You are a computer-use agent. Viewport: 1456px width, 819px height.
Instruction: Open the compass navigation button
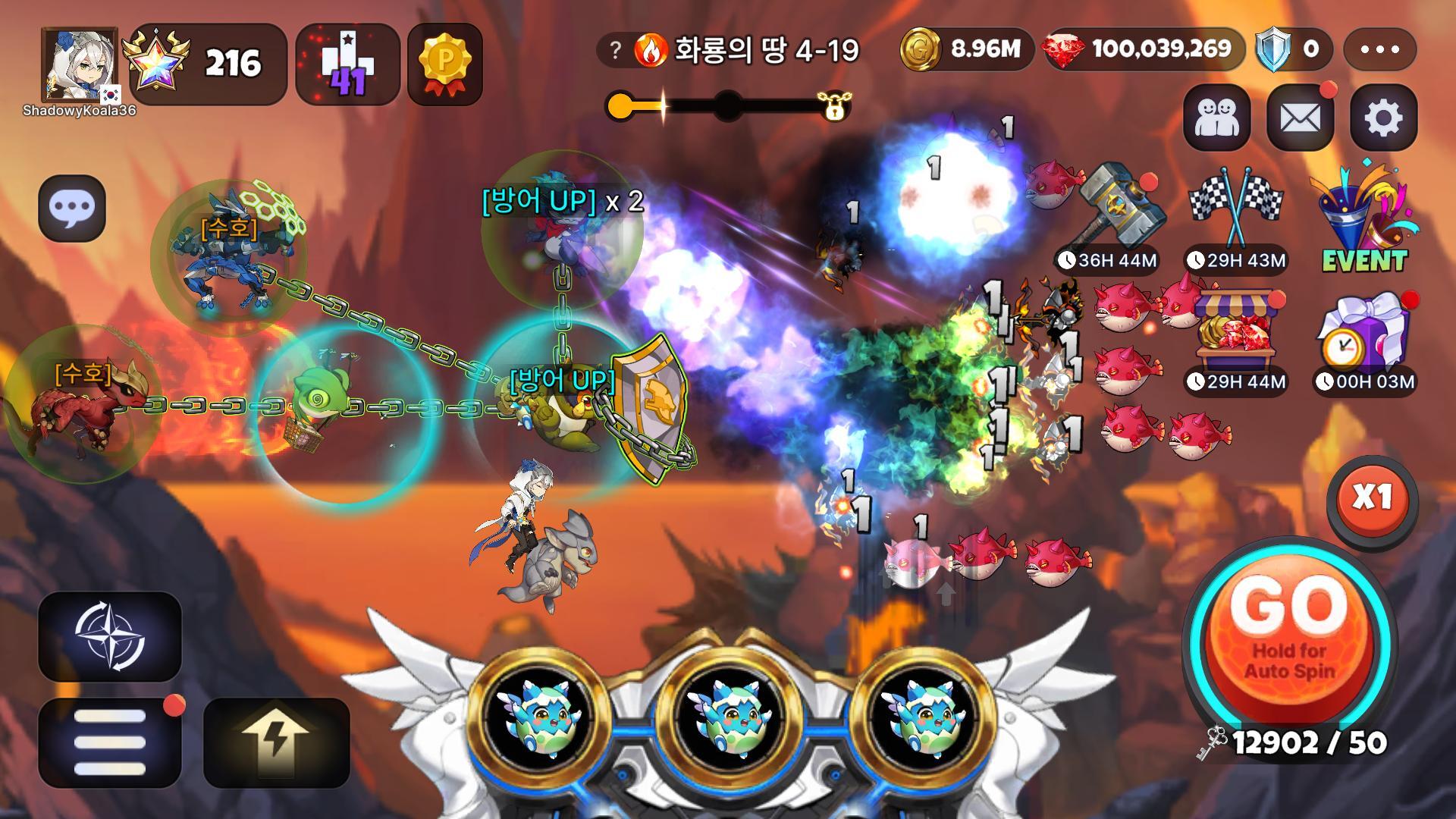[x=110, y=636]
